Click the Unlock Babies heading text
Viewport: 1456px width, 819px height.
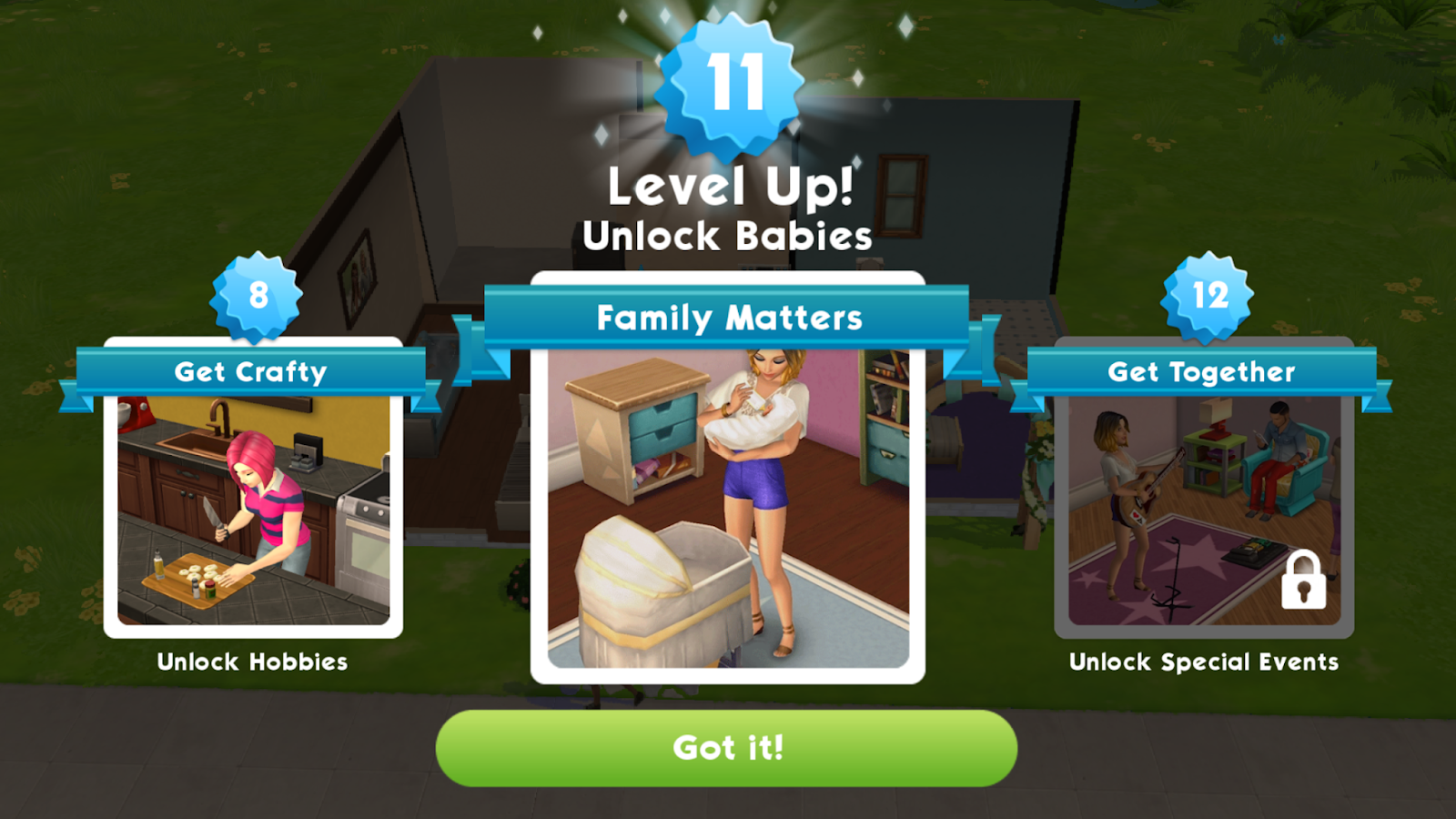728,235
